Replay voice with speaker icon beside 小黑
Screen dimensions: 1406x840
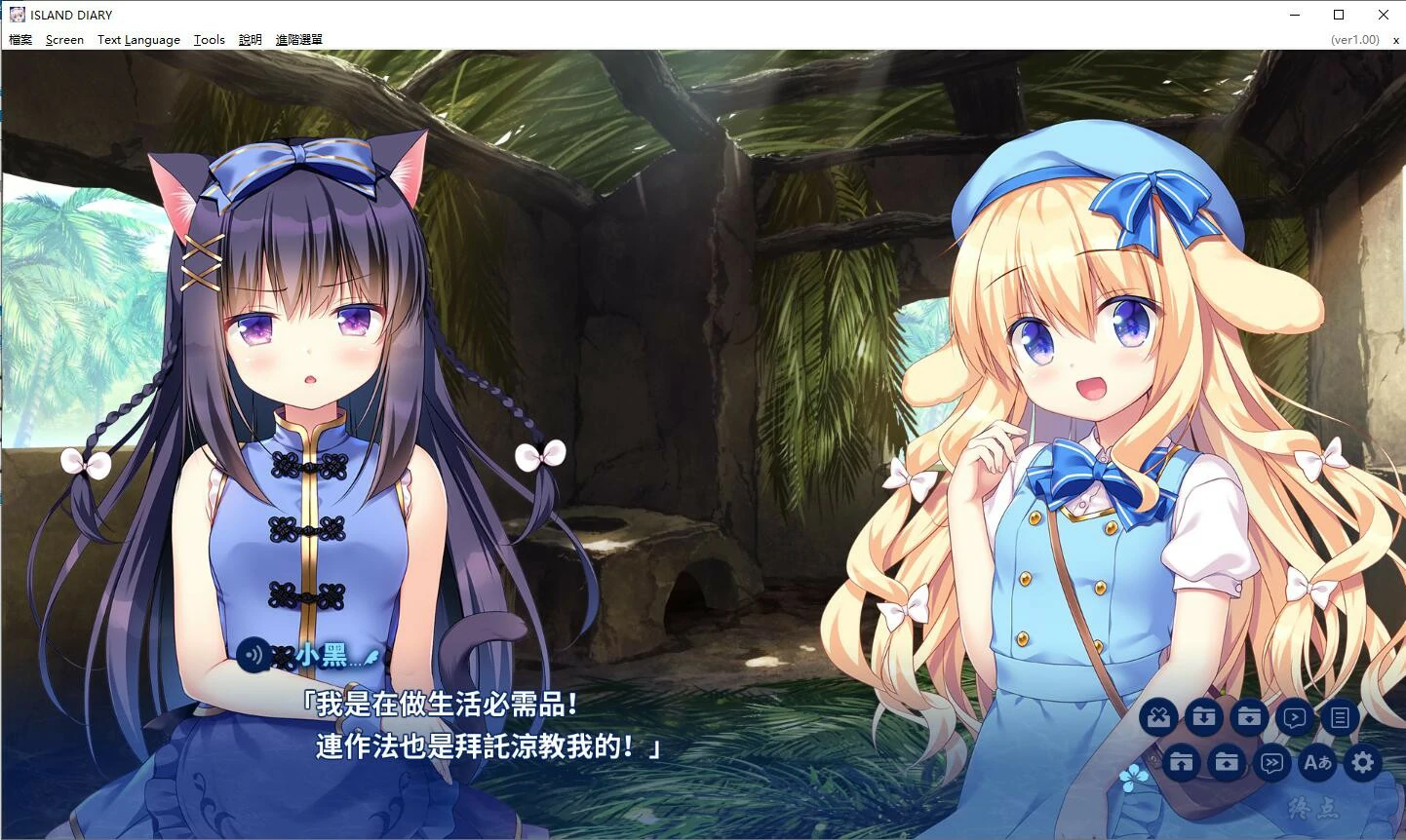click(253, 658)
